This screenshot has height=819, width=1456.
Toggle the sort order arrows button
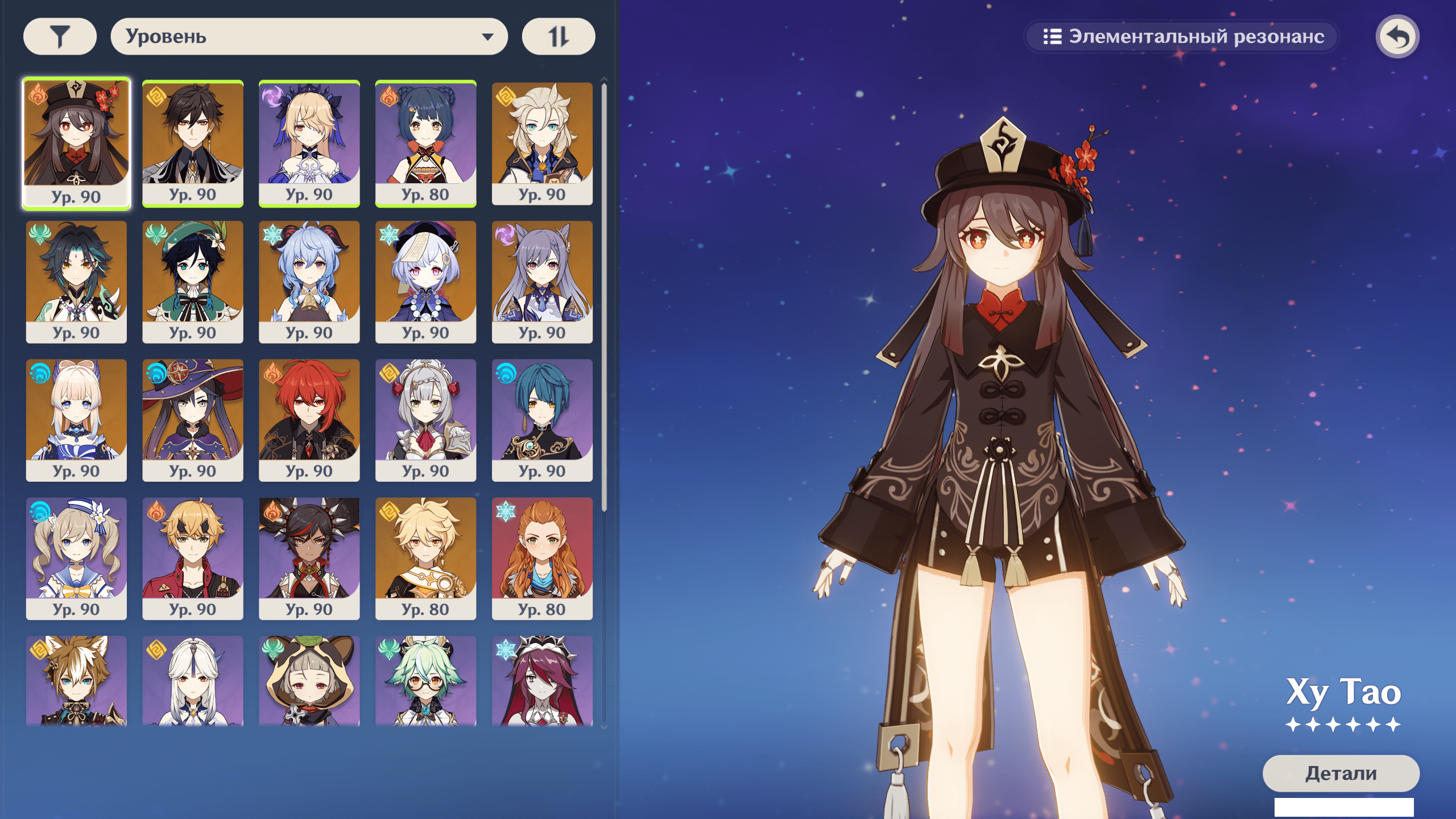558,37
